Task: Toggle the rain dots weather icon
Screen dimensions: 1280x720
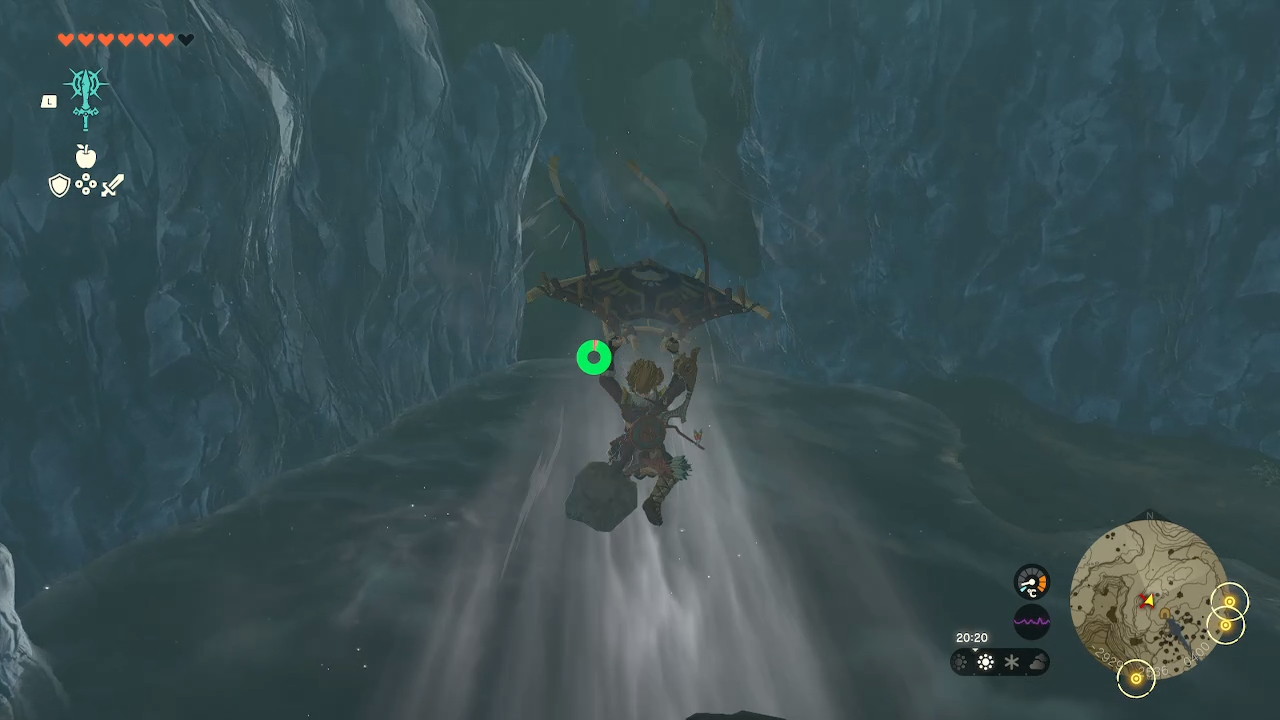Action: [959, 661]
